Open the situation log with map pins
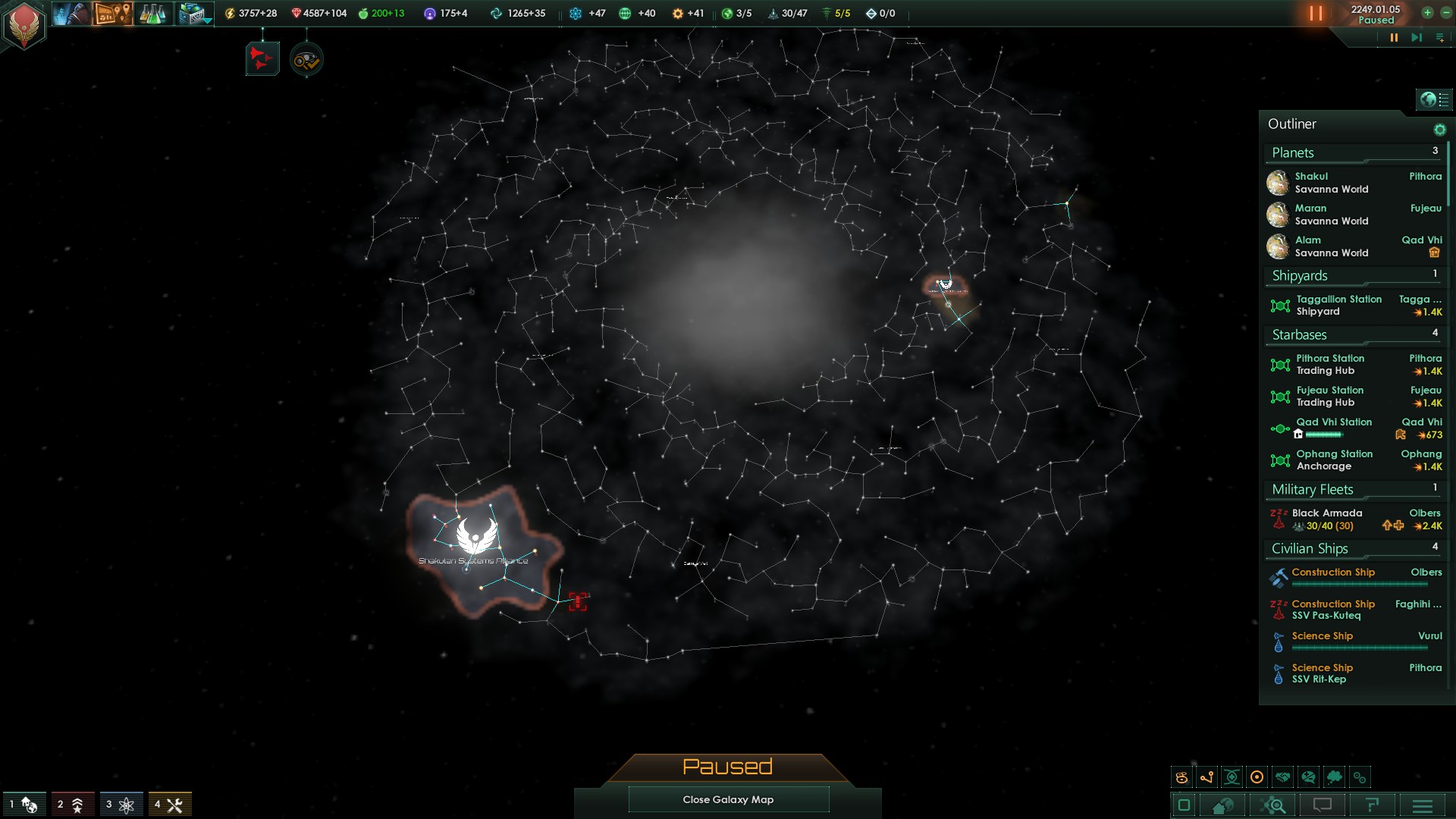This screenshot has height=819, width=1456. 112,14
